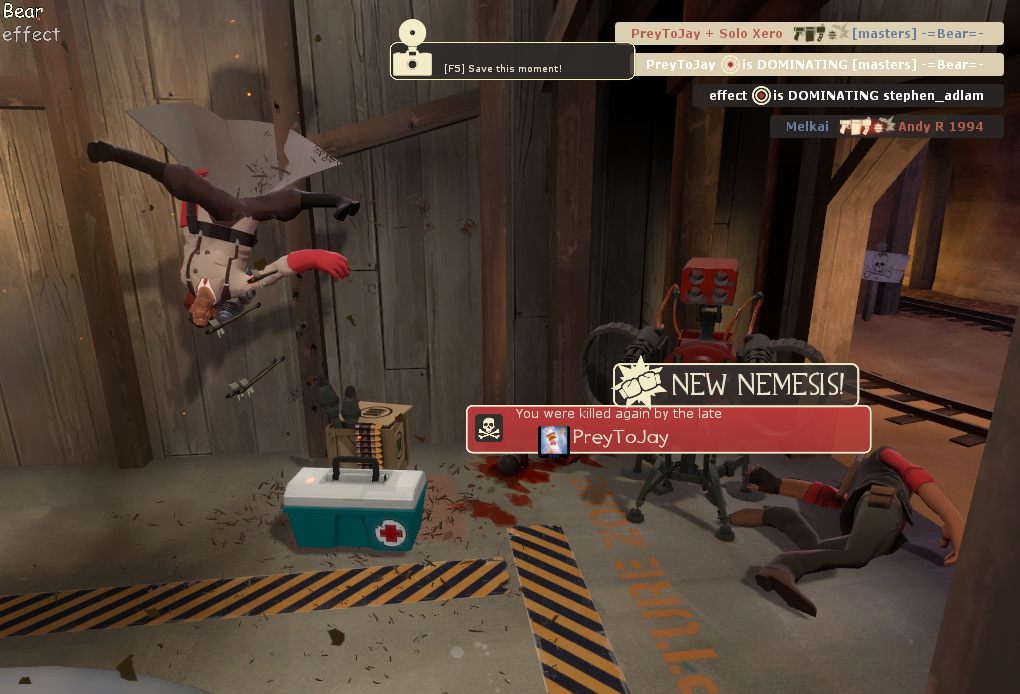Select the effect is DOMINATING stephen_adlam entry
The width and height of the screenshot is (1020, 694).
[x=848, y=96]
